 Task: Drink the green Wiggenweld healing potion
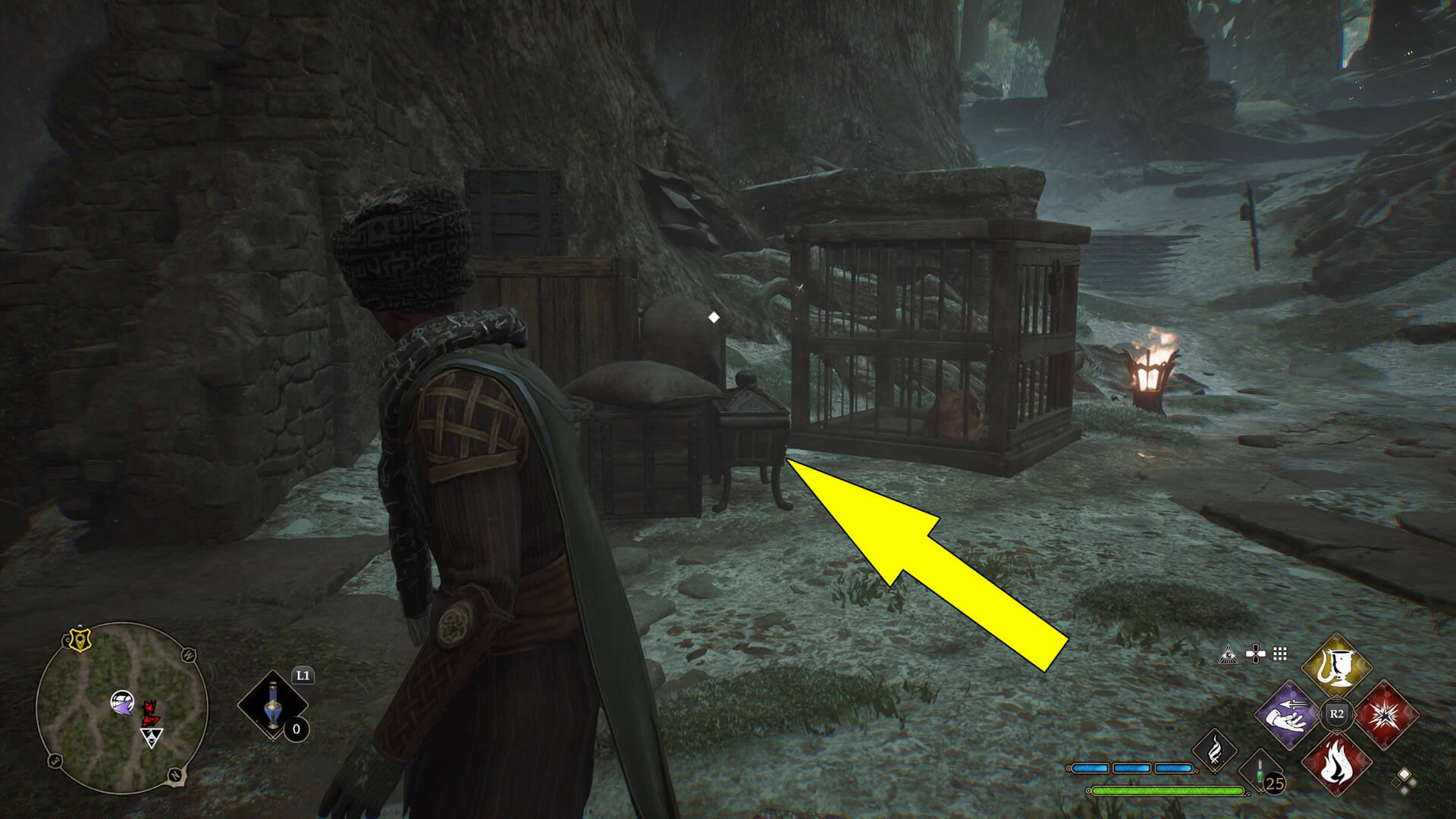click(1259, 771)
